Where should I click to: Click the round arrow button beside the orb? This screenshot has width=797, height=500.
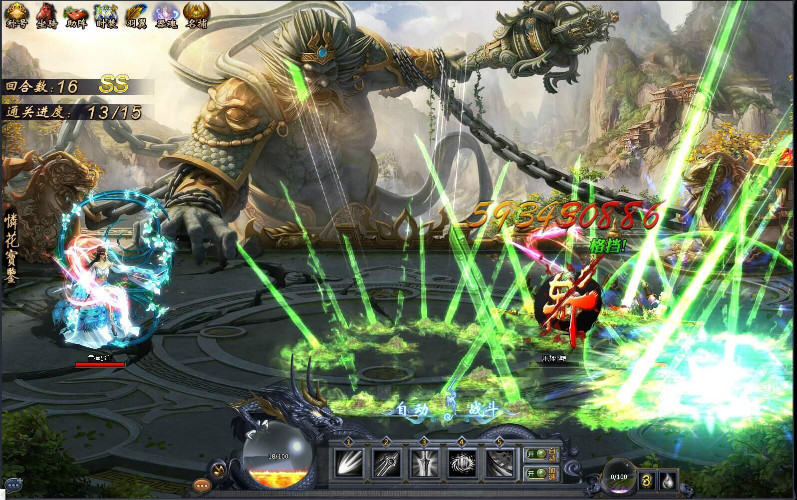(218, 470)
